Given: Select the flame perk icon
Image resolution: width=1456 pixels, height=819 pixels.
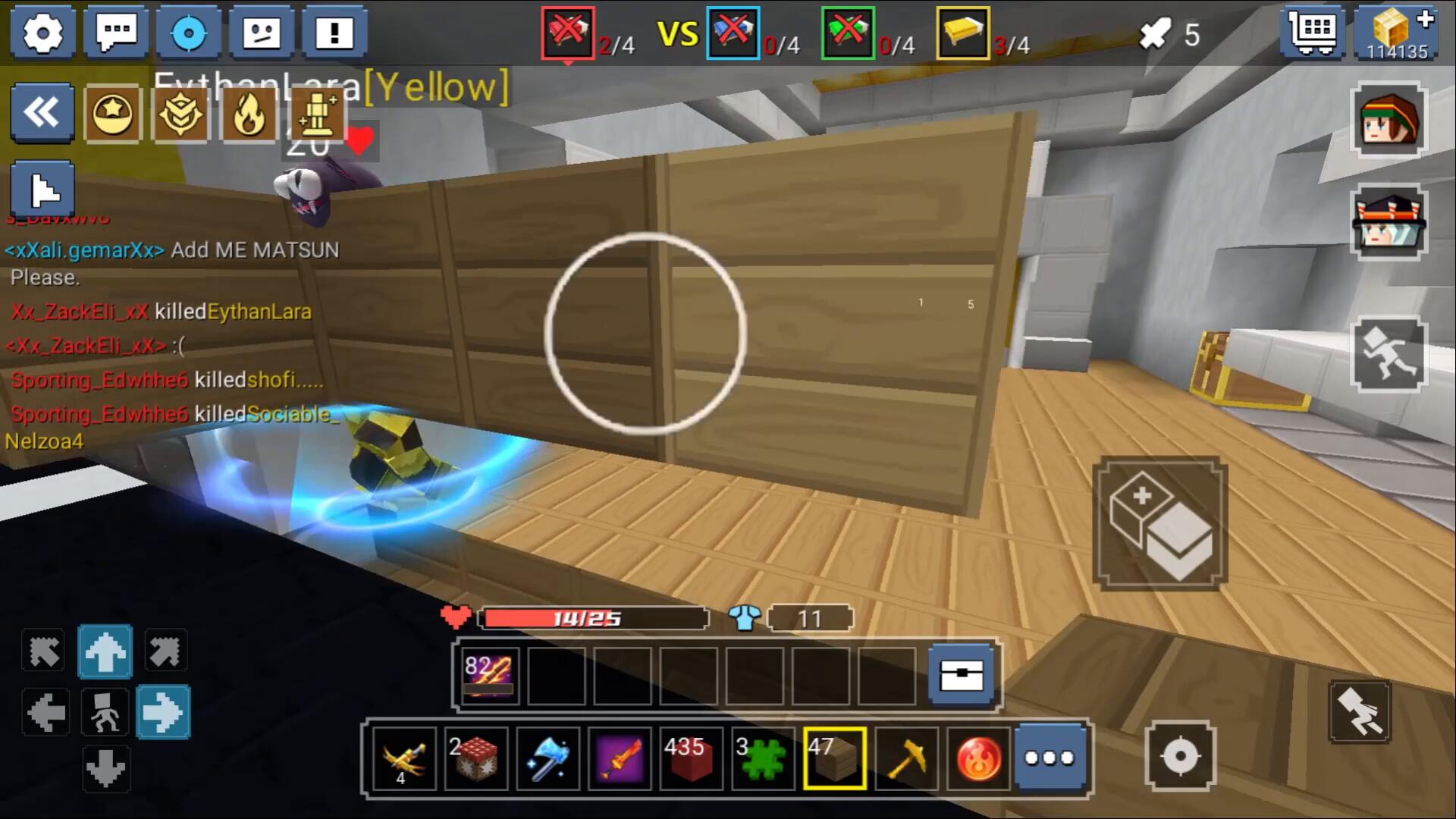Looking at the screenshot, I should click(x=249, y=115).
